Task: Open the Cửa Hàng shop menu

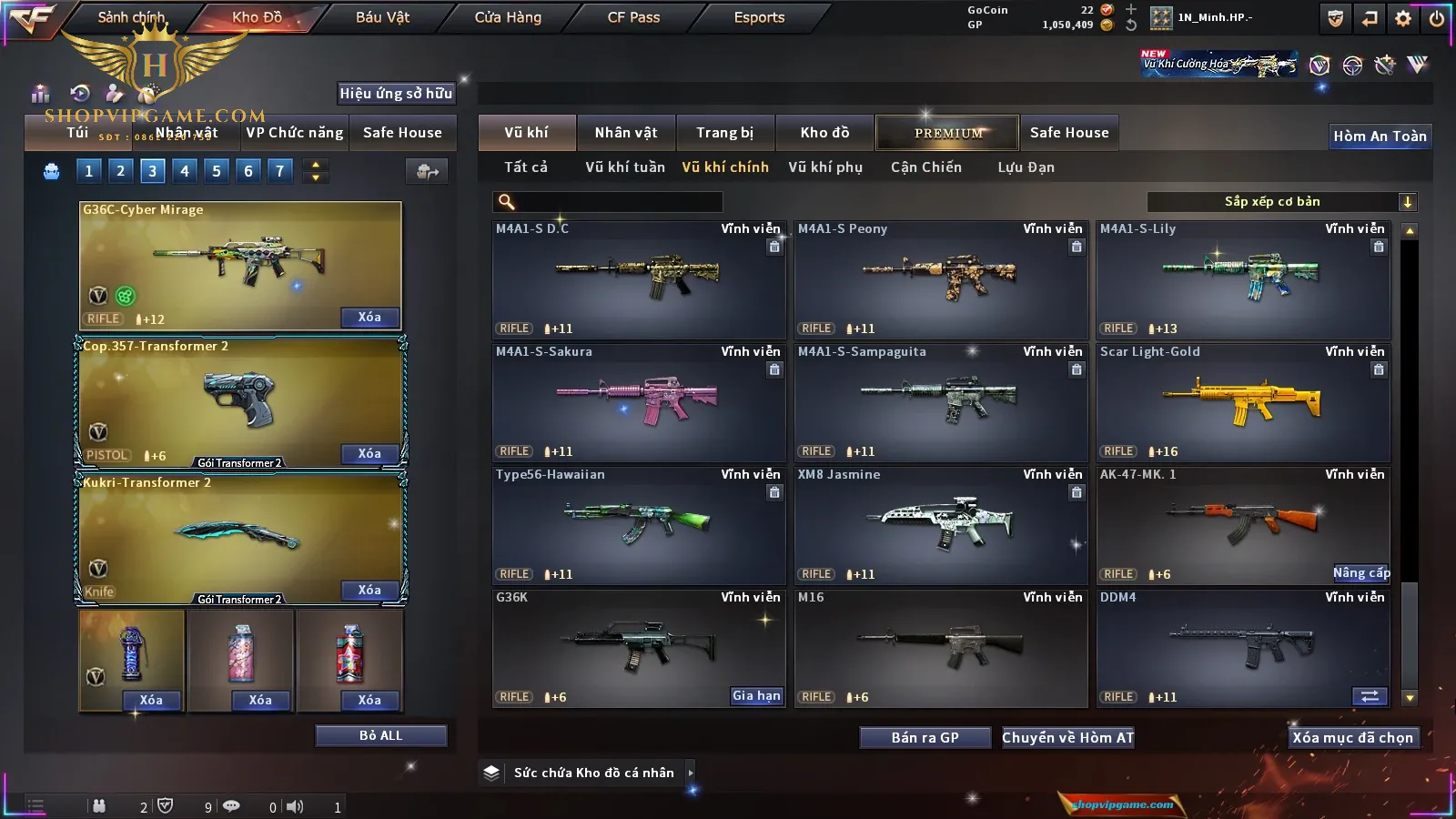Action: click(x=508, y=17)
